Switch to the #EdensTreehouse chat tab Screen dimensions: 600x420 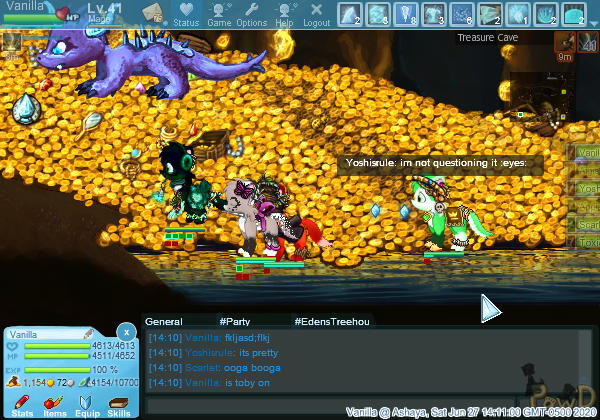331,321
